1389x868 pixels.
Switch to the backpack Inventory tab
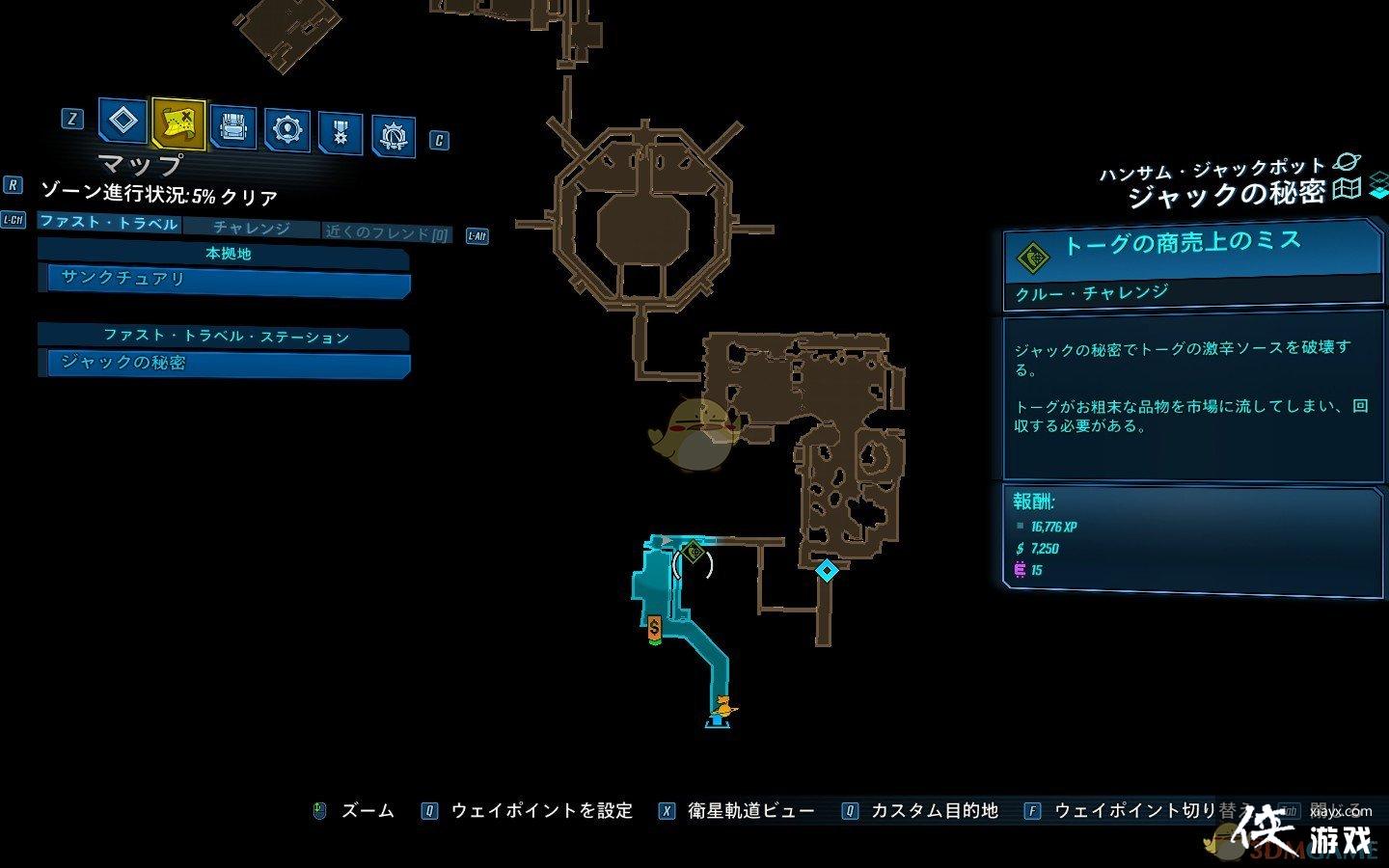[x=233, y=127]
